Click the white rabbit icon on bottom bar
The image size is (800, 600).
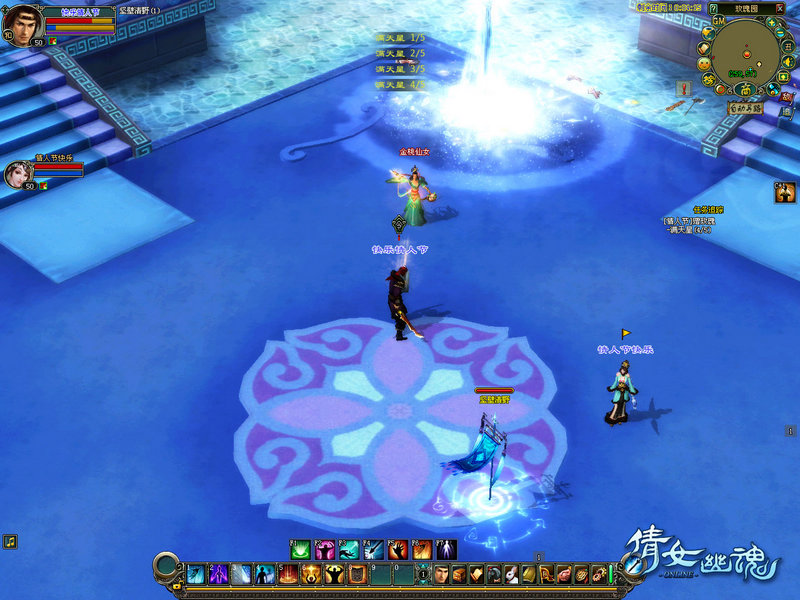pyautogui.click(x=510, y=574)
